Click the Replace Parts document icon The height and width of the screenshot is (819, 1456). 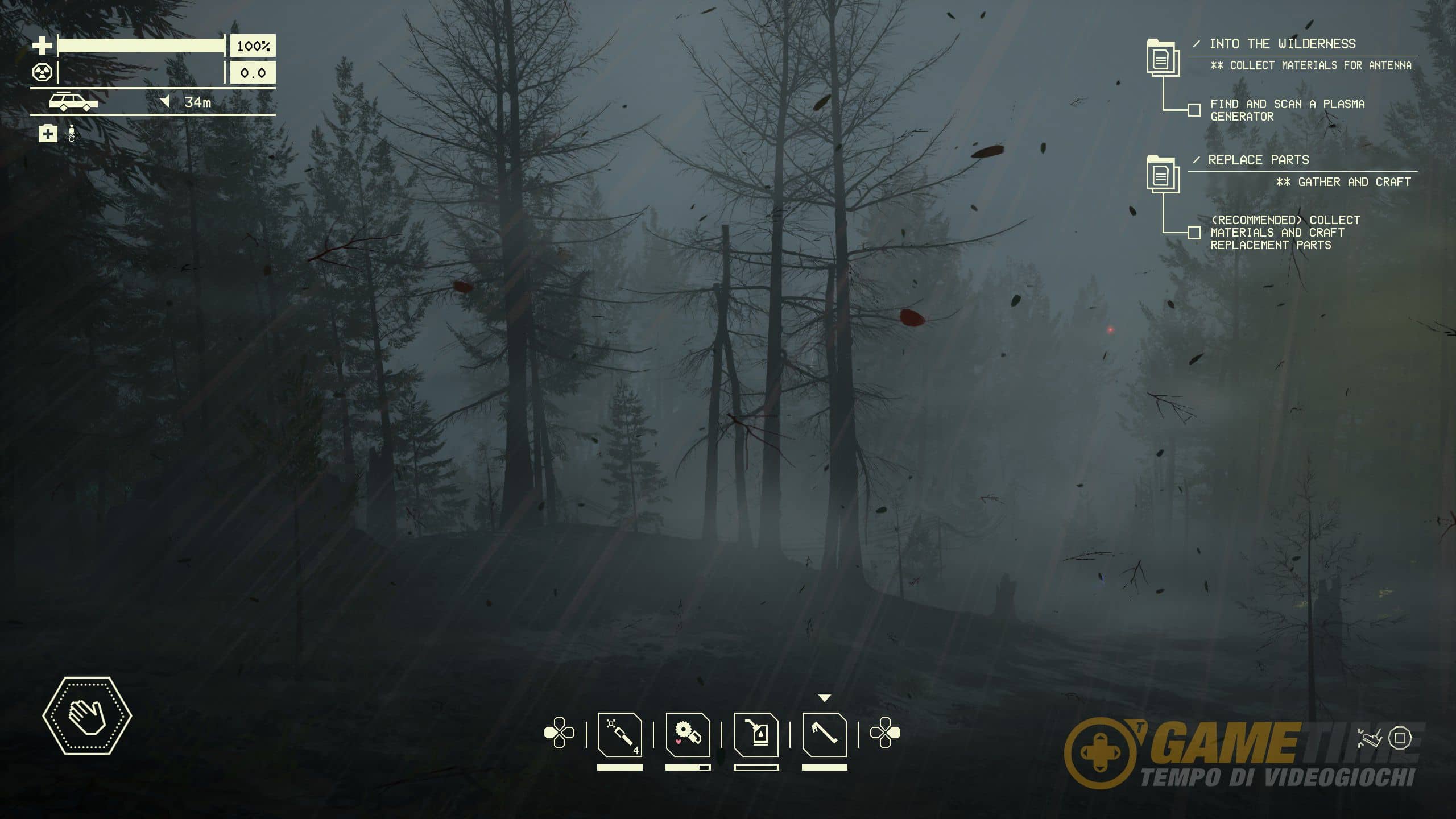coord(1162,174)
